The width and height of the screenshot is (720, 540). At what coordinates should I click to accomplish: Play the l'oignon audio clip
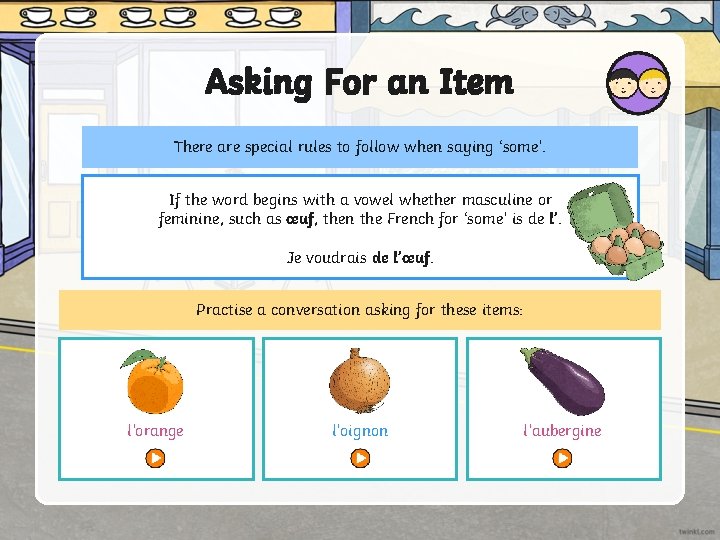click(x=359, y=458)
